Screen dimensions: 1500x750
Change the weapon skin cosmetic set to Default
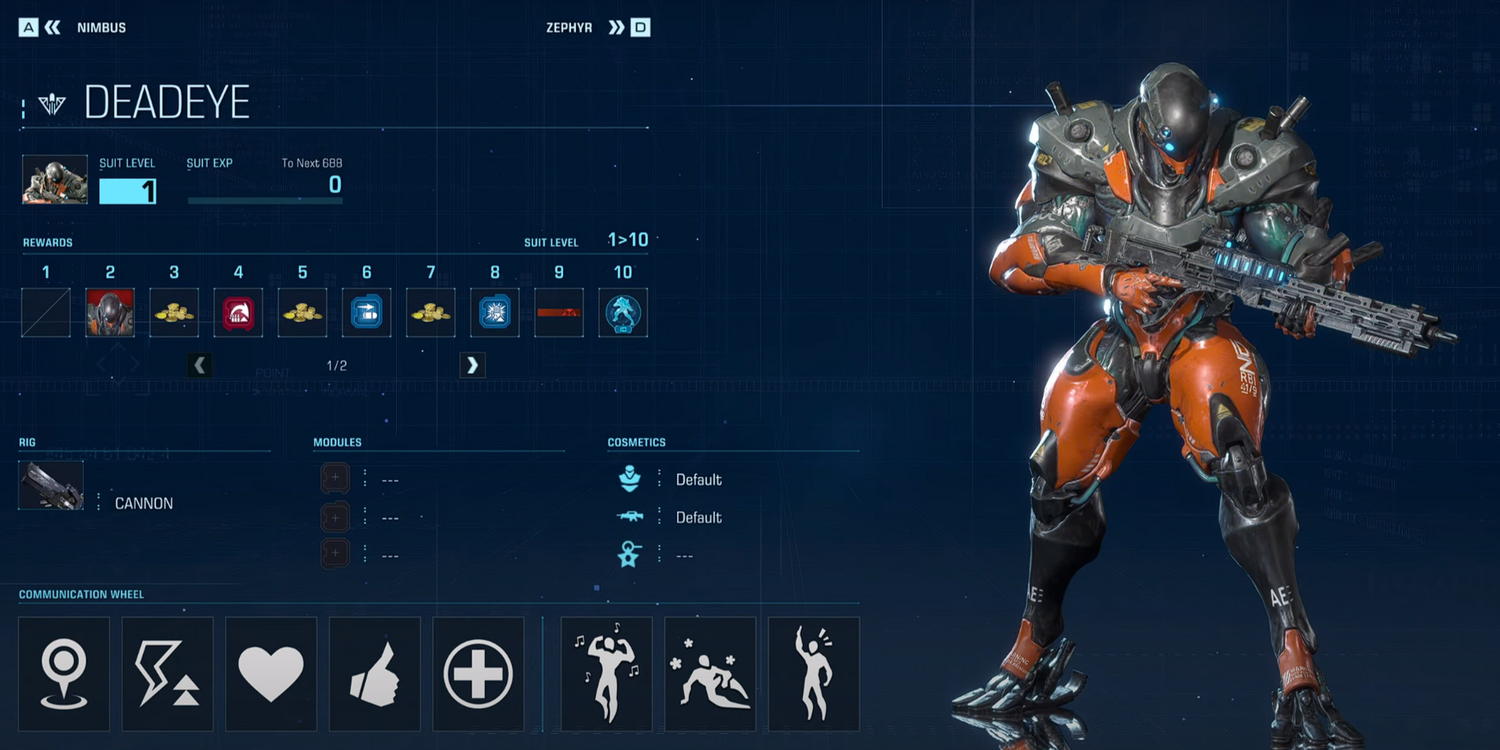(698, 518)
